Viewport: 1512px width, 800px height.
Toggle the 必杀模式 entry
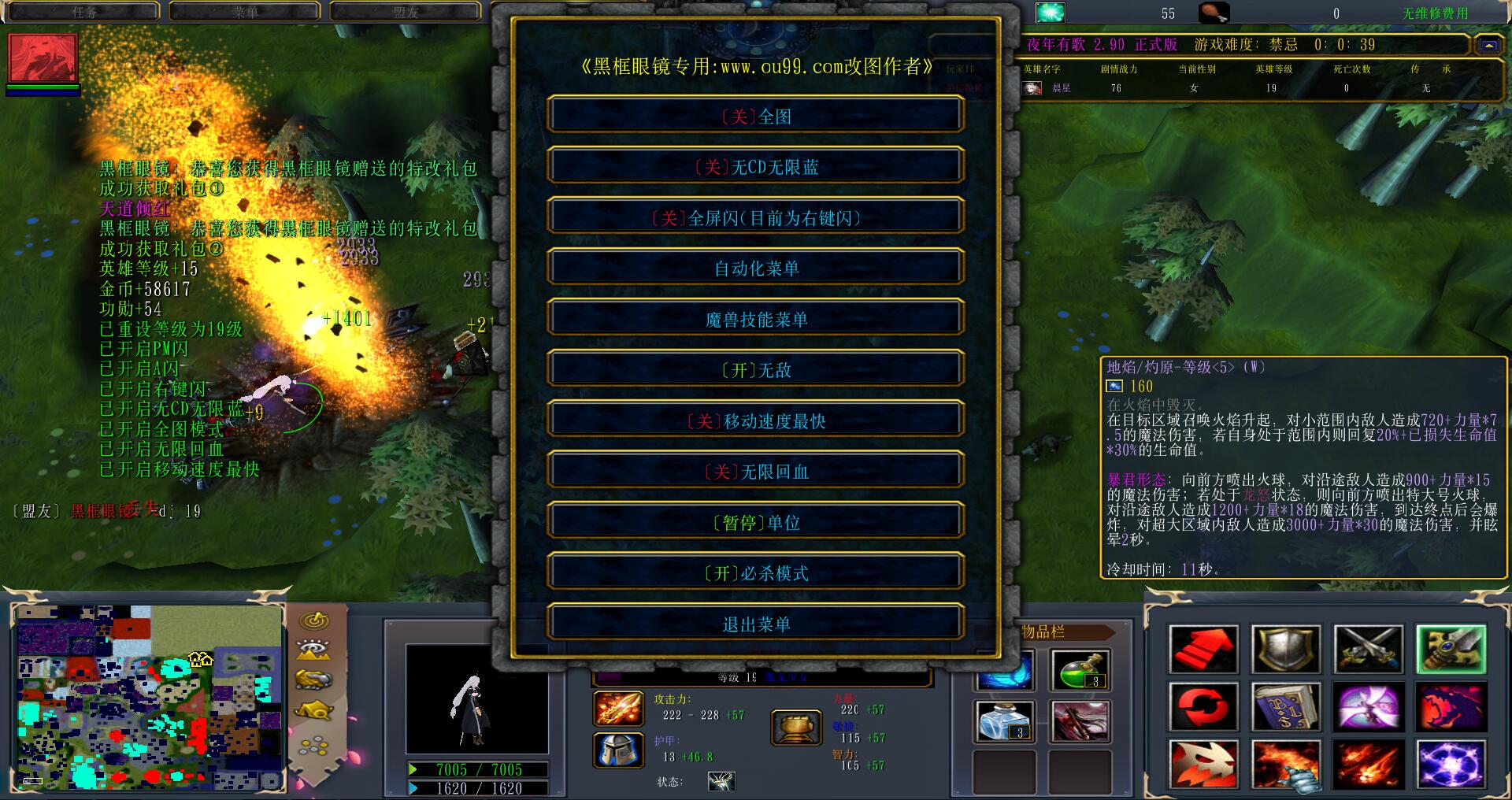click(756, 573)
